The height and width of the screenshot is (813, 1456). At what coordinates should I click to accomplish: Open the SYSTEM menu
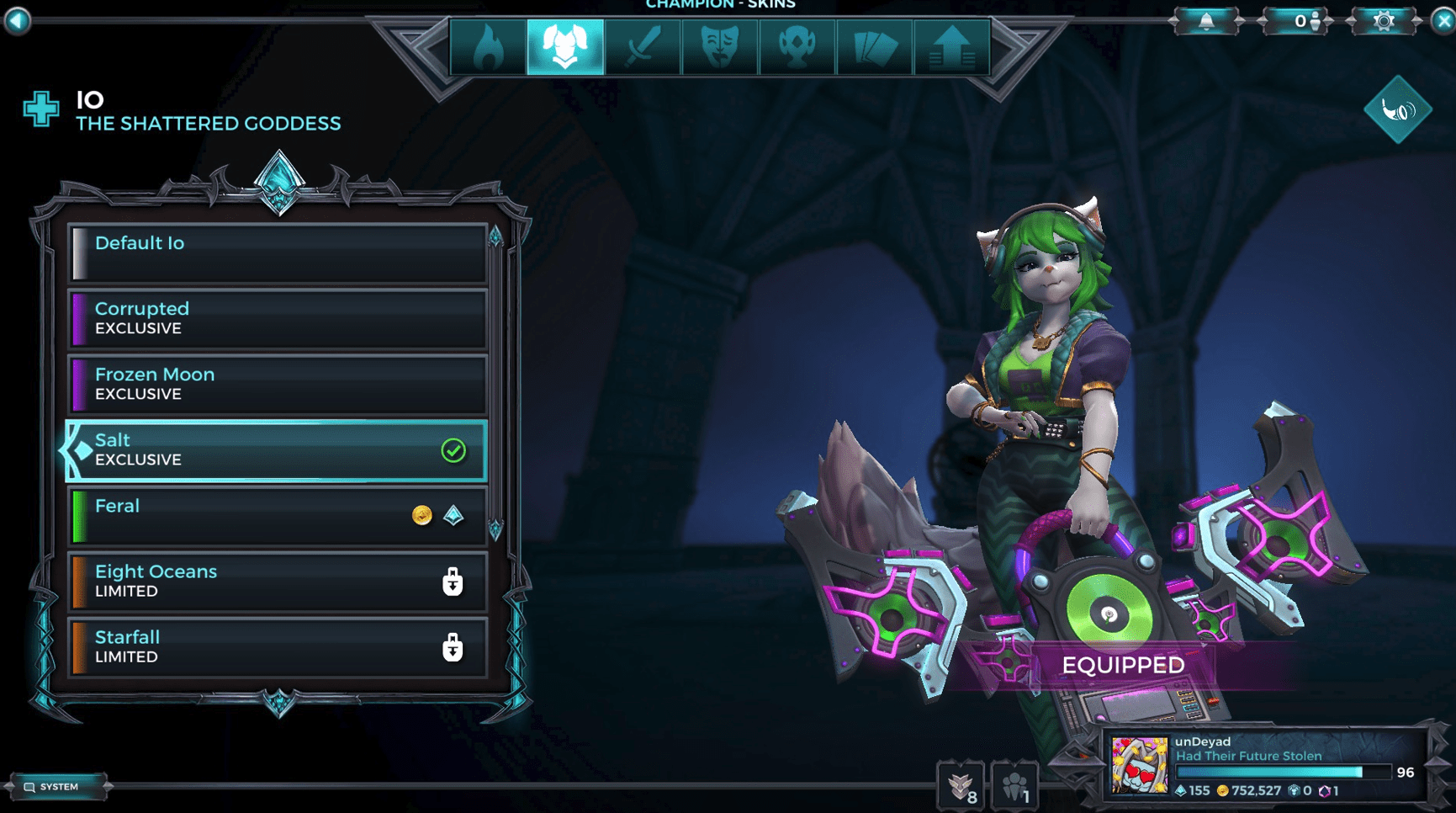click(59, 786)
